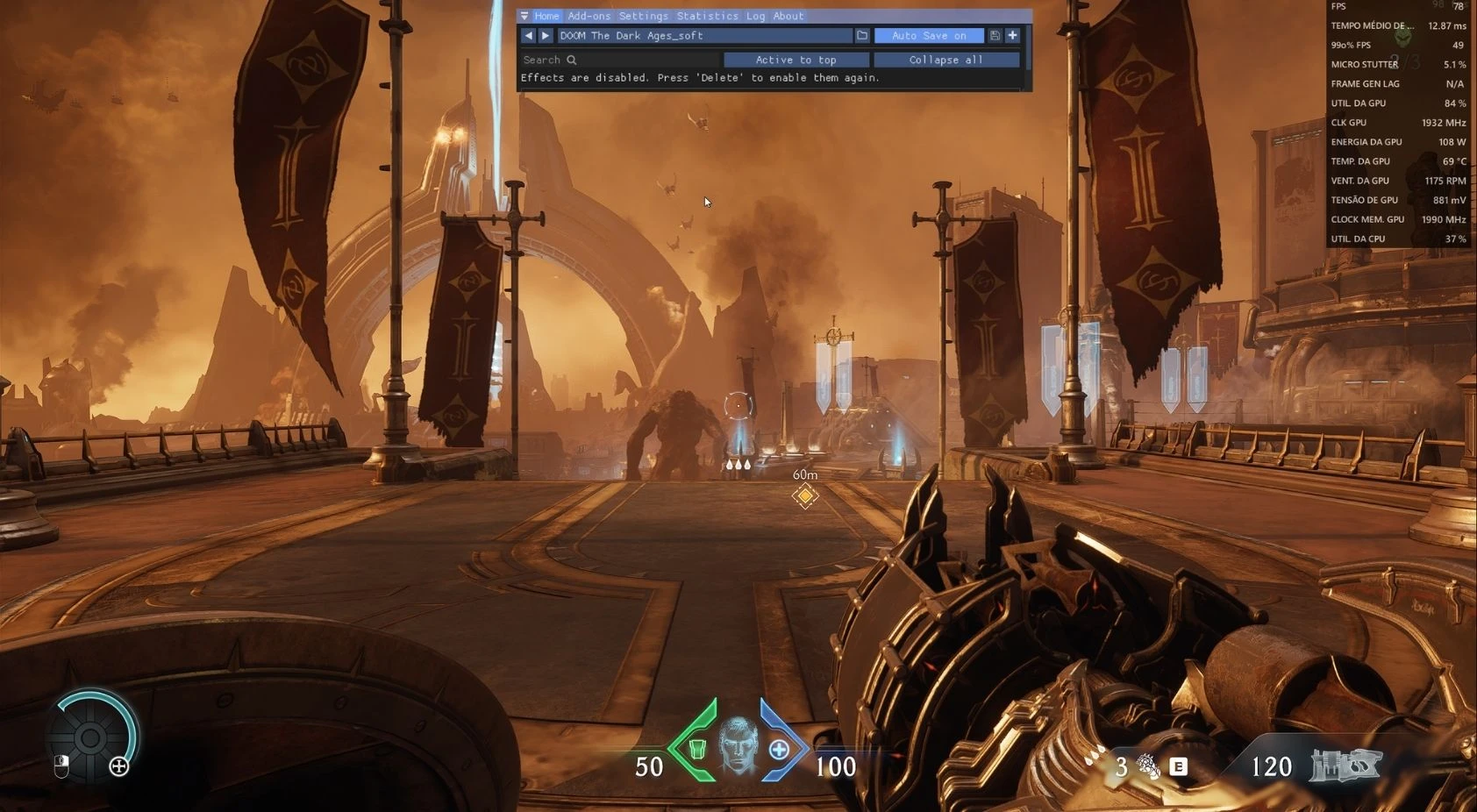Browse presets with the folder button
This screenshot has width=1477, height=812.
pos(862,36)
